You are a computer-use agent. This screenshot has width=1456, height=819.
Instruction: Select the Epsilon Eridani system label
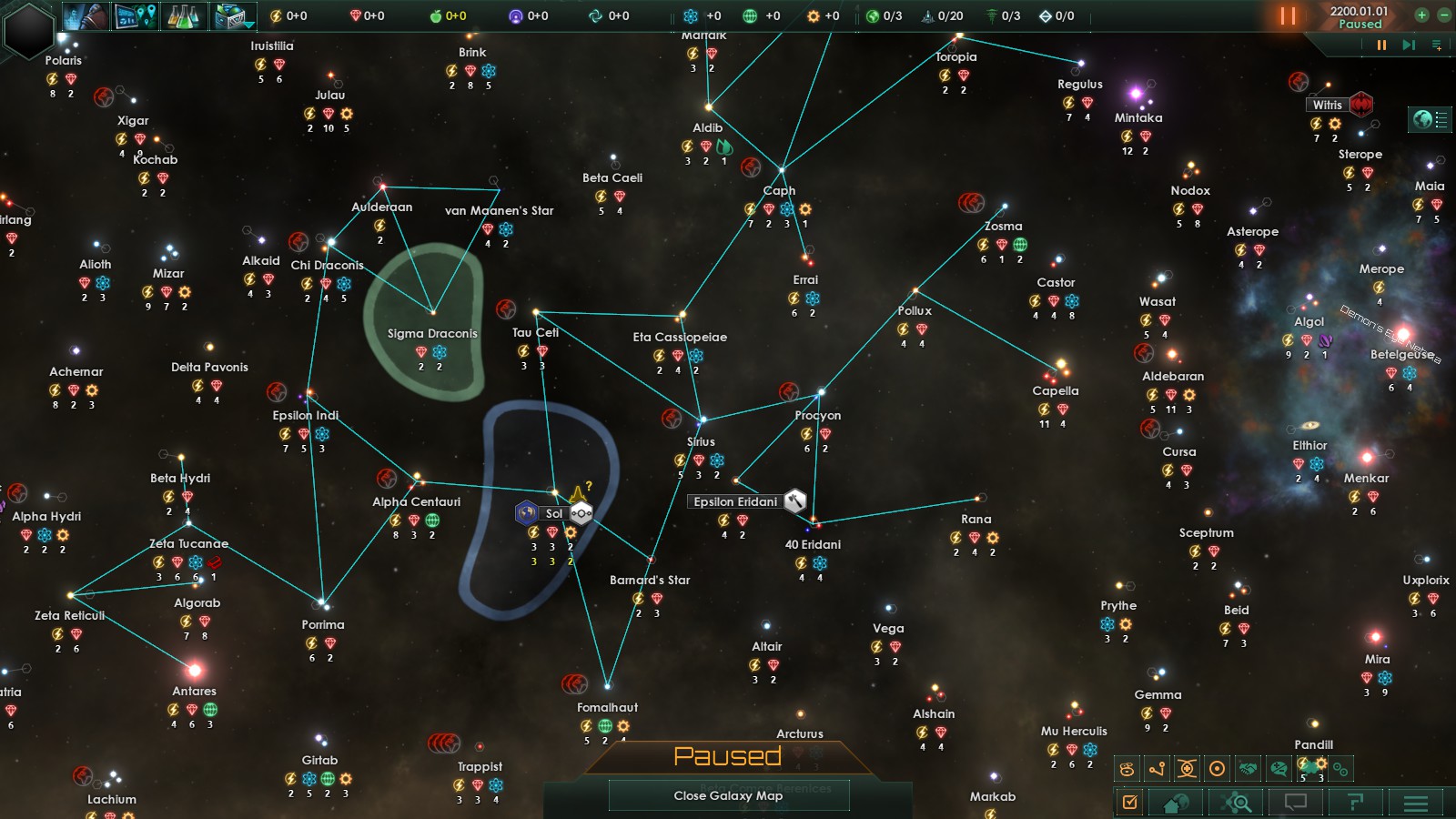click(735, 501)
